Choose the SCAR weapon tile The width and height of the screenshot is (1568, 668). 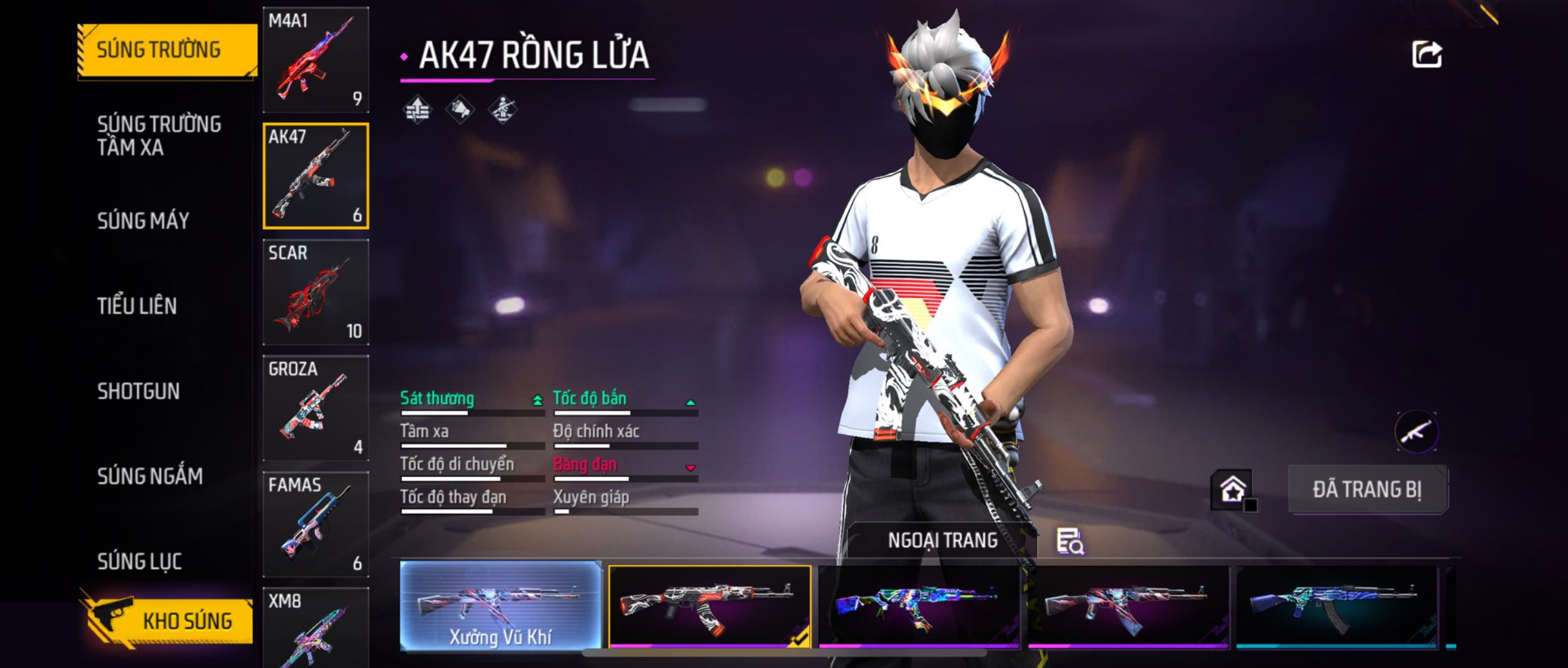(x=315, y=292)
